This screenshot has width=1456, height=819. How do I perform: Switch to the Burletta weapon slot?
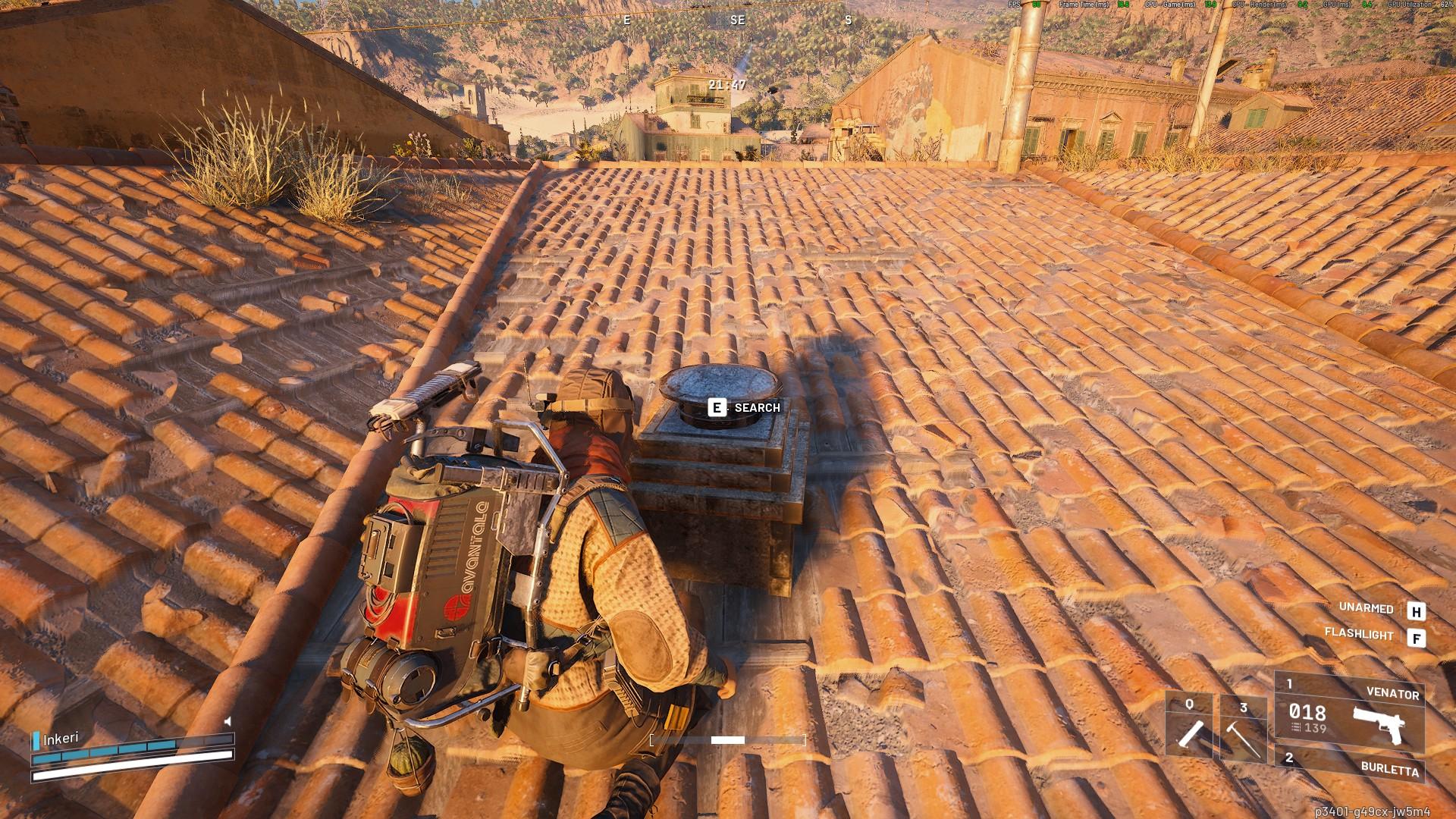click(1350, 766)
